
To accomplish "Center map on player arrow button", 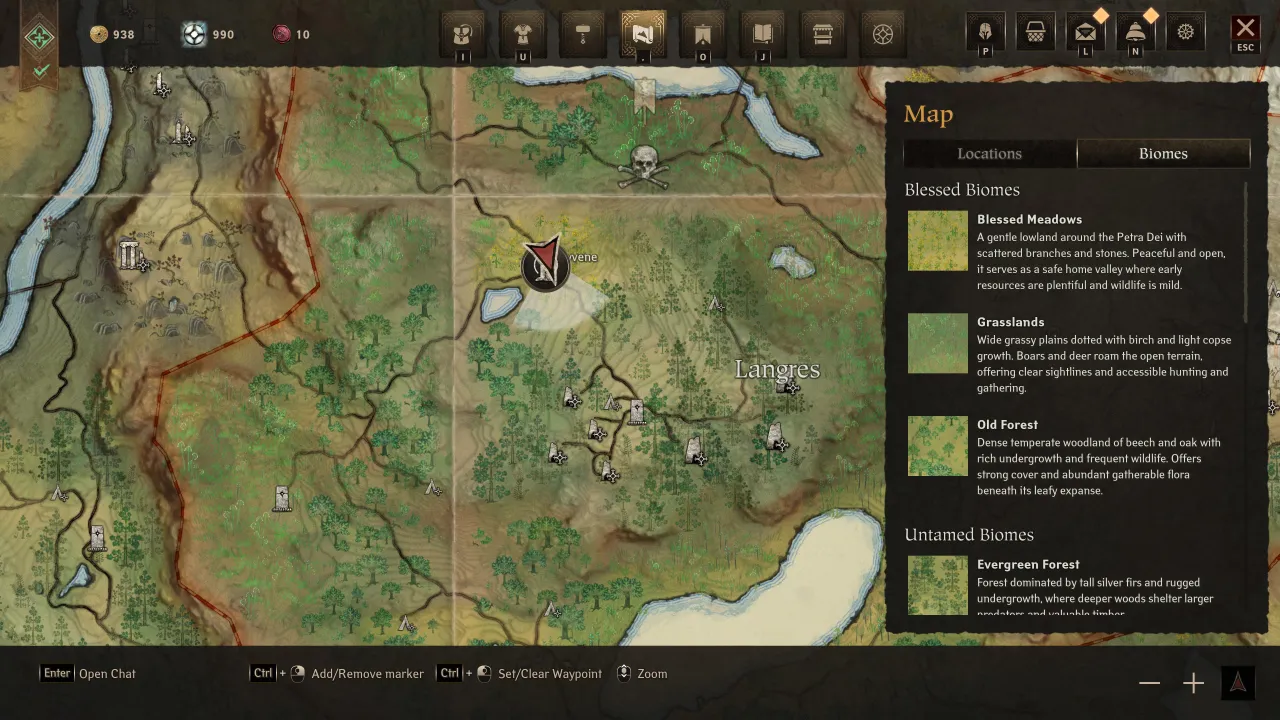I will click(1237, 682).
